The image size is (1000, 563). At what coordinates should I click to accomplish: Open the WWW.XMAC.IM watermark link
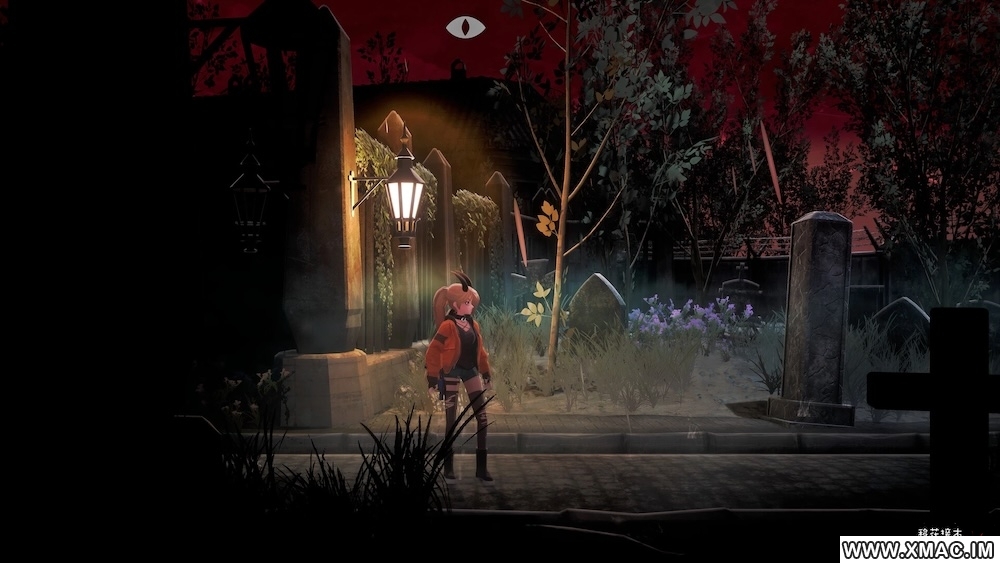(919, 550)
